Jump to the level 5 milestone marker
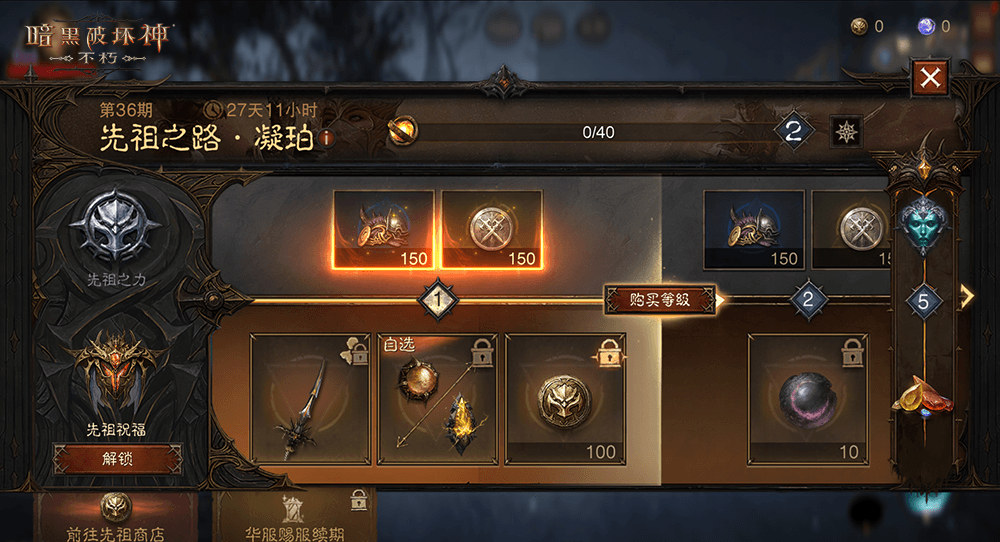The width and height of the screenshot is (1000, 542). point(924,300)
